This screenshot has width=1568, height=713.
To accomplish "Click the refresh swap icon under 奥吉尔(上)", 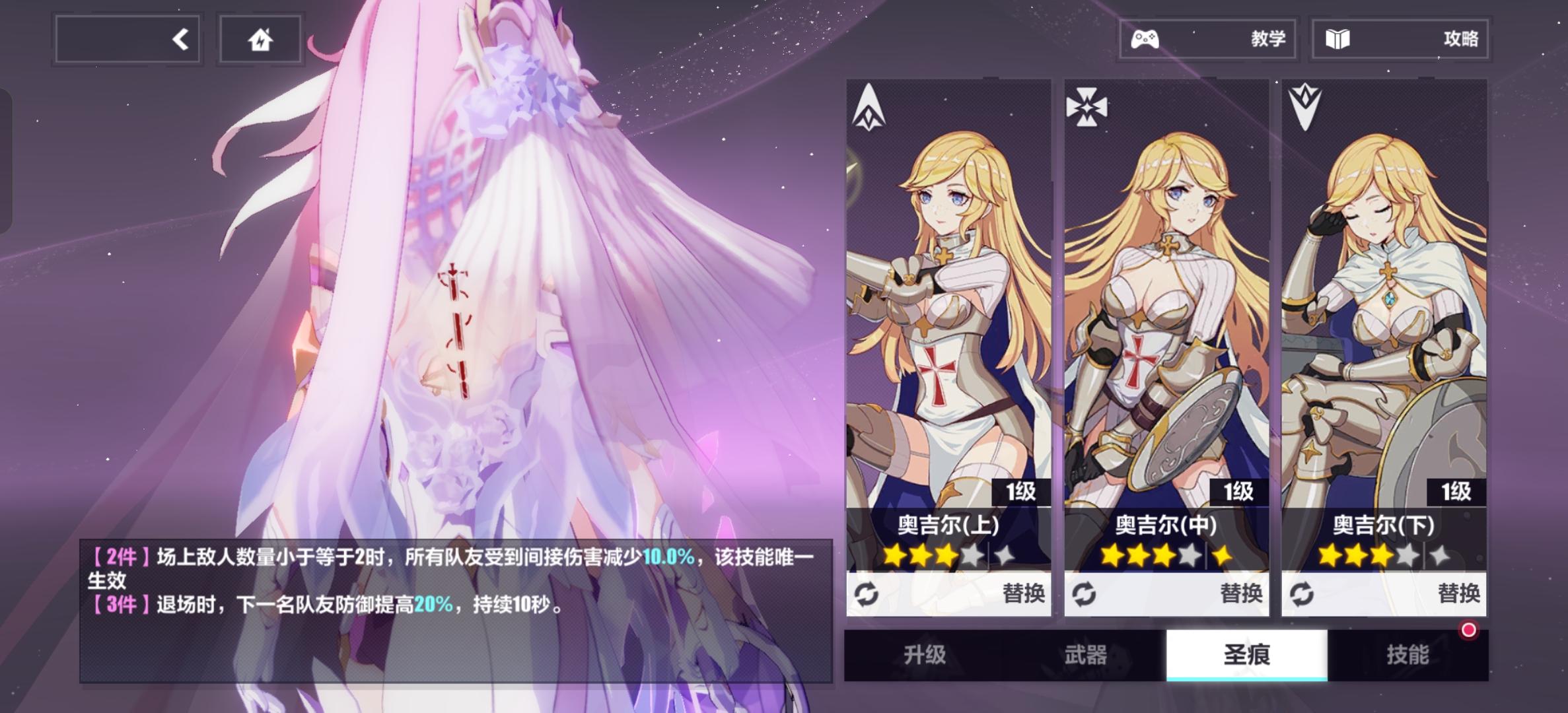I will pyautogui.click(x=867, y=594).
